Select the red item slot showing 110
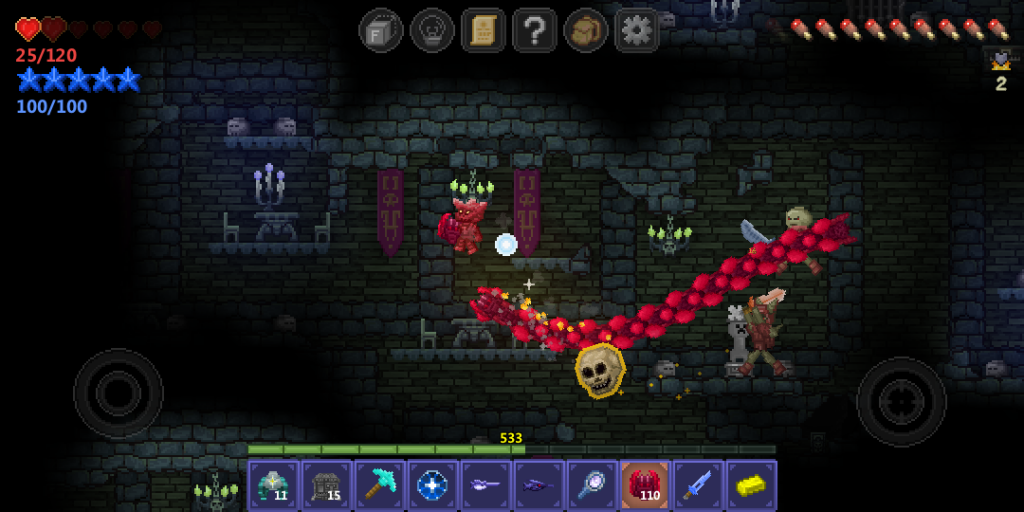 tap(645, 485)
